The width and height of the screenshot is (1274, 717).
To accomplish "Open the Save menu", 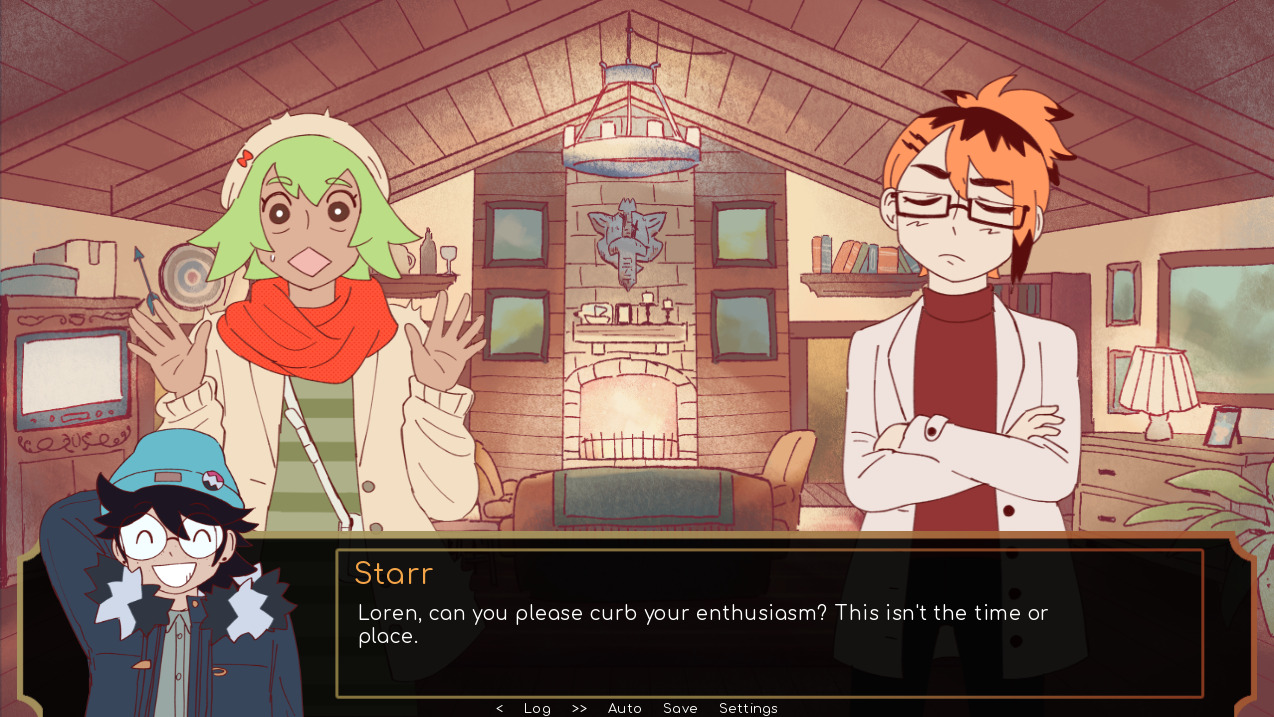I will (680, 708).
